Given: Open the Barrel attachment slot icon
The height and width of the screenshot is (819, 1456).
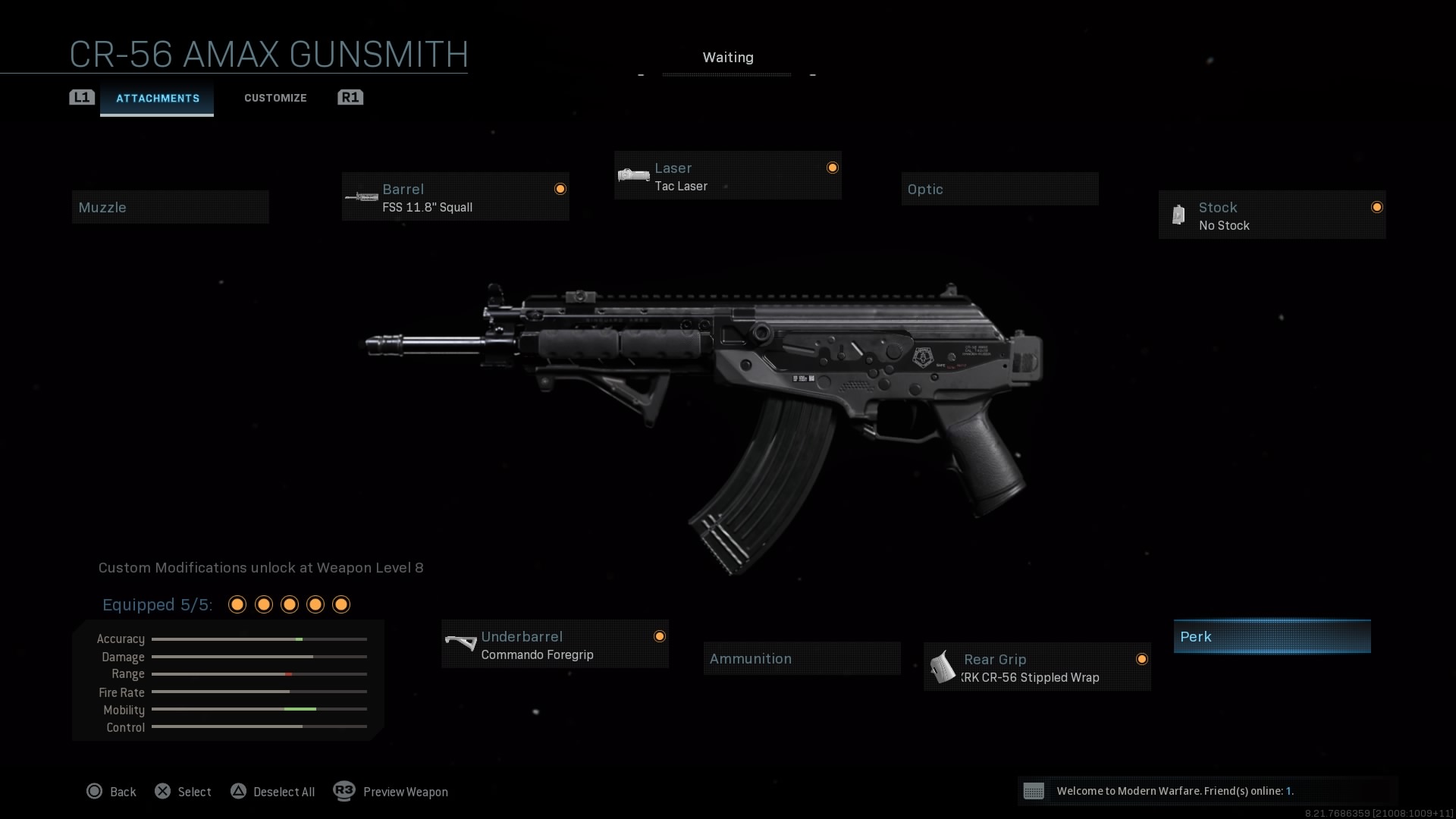Looking at the screenshot, I should pos(362,196).
